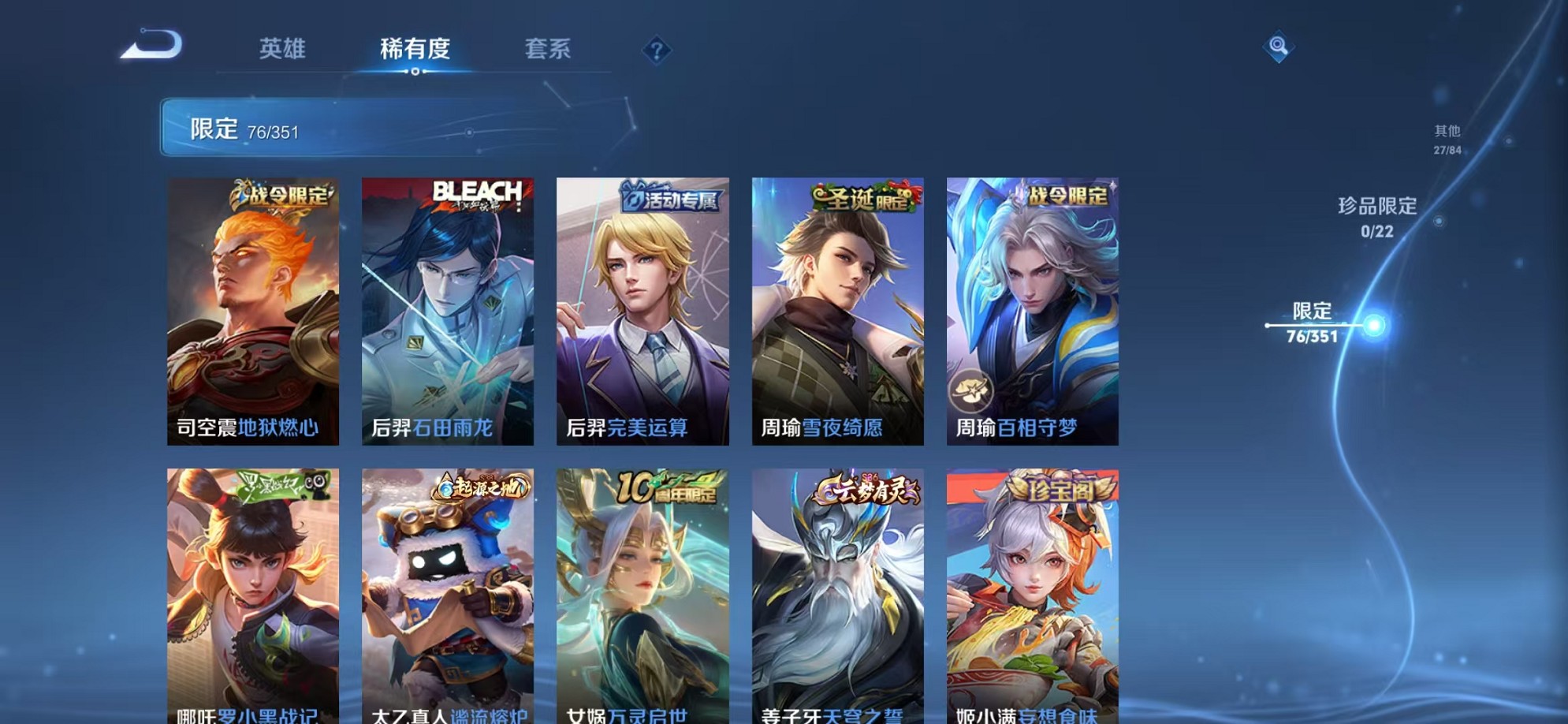This screenshot has height=724, width=1568.
Task: Click the BLEACH banner on 后羿石田雨龙 skin
Action: click(477, 194)
